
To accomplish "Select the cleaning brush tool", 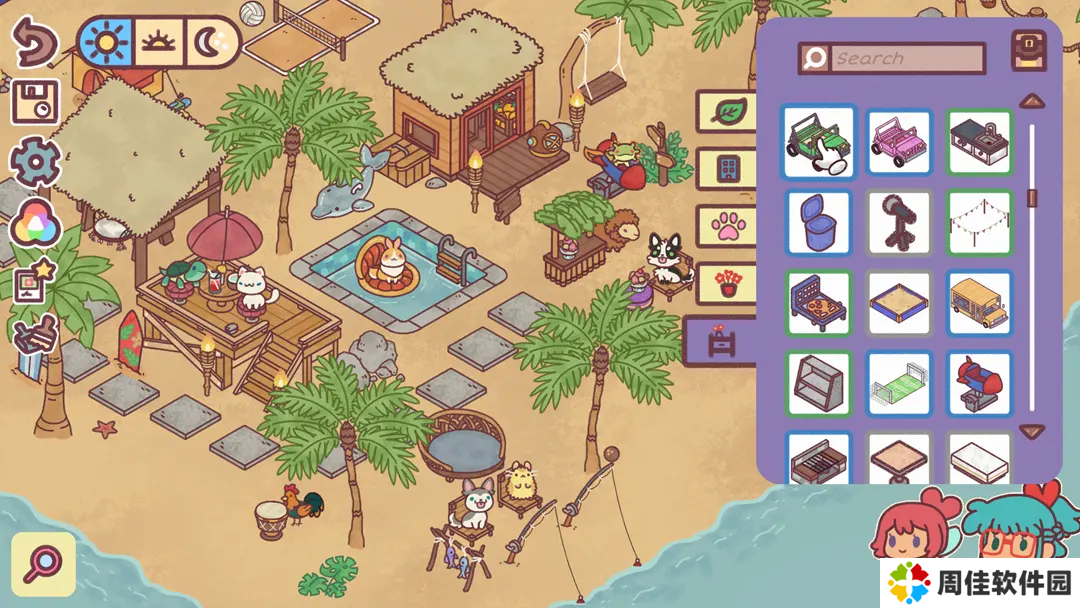I will [x=35, y=337].
